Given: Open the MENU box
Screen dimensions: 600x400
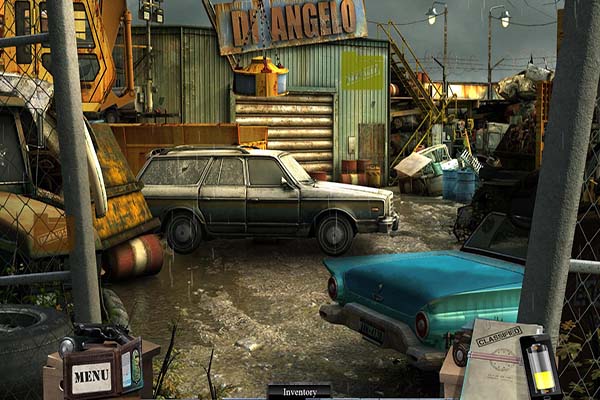Looking at the screenshot, I should [92, 376].
